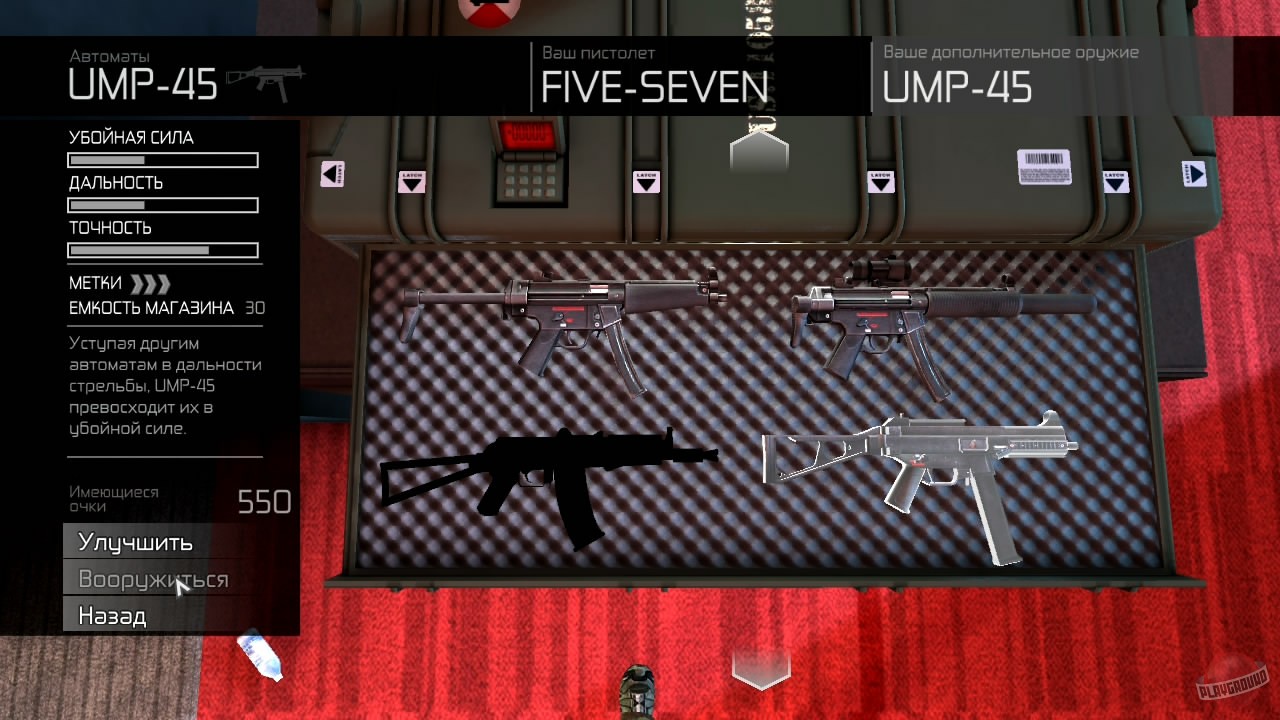Click the Дальность range bar

pyautogui.click(x=162, y=205)
